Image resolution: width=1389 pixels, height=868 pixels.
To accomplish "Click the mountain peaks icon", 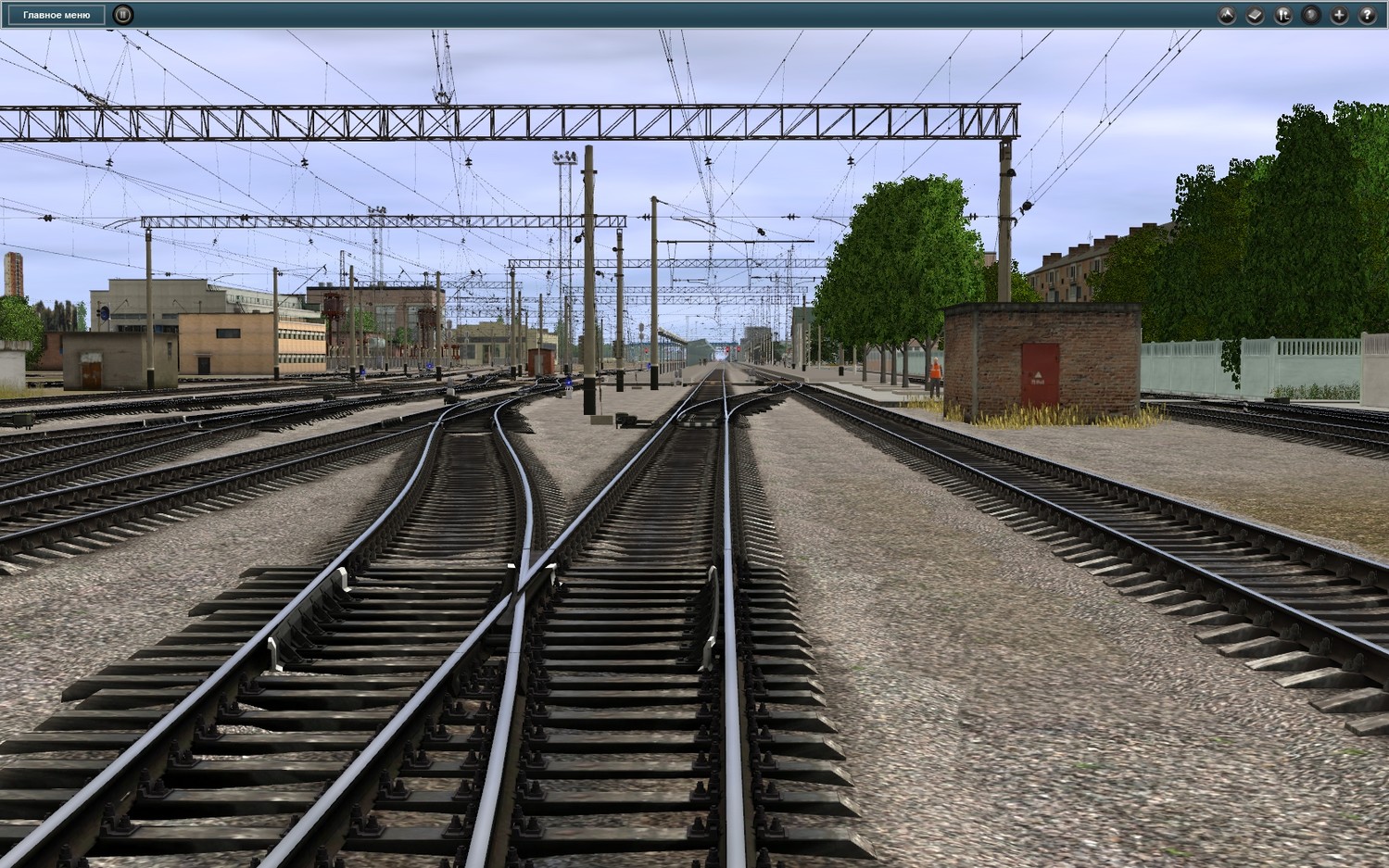I will pos(1227,15).
